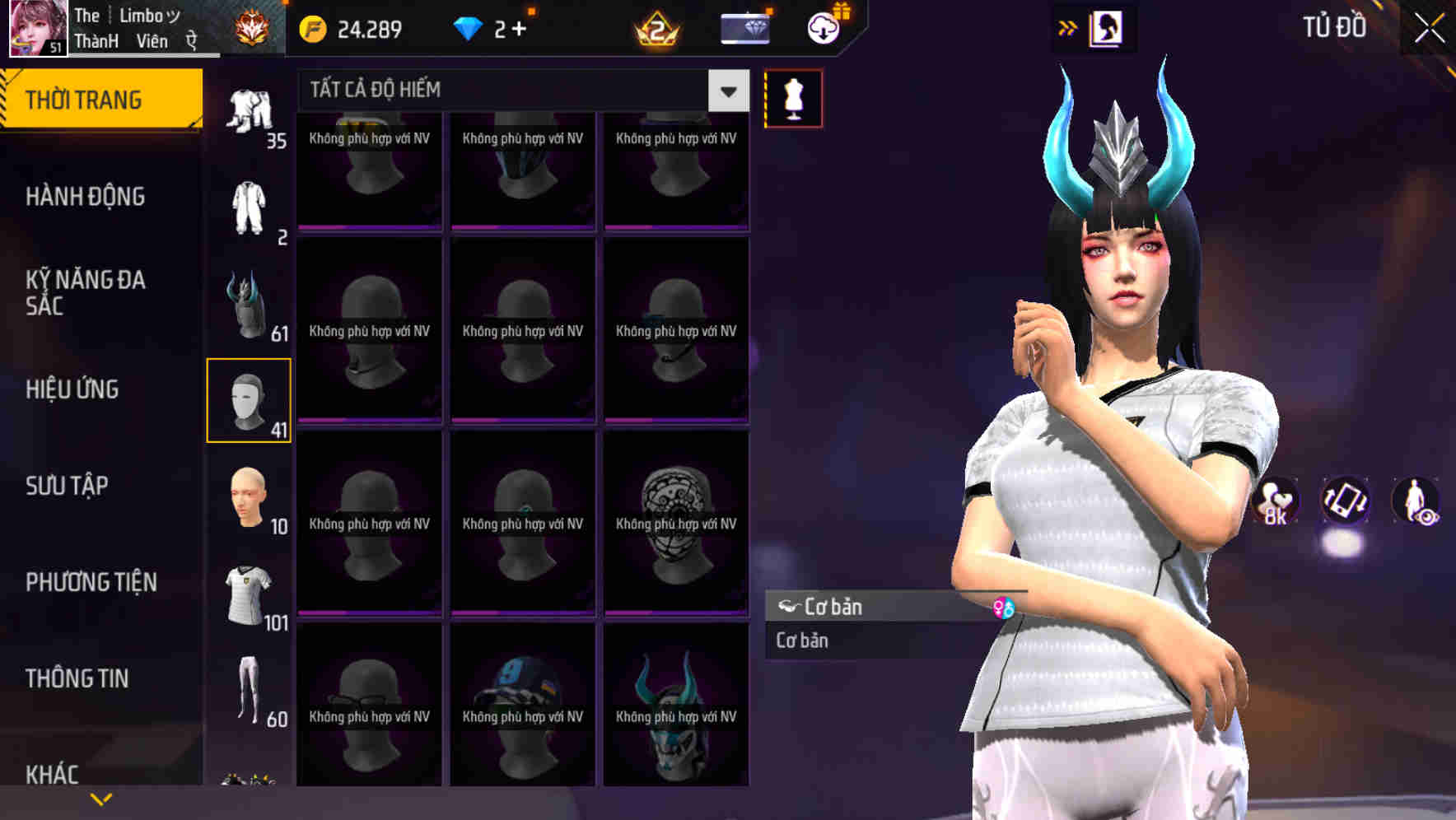Open the SƯU TẬP menu item

pyautogui.click(x=66, y=486)
